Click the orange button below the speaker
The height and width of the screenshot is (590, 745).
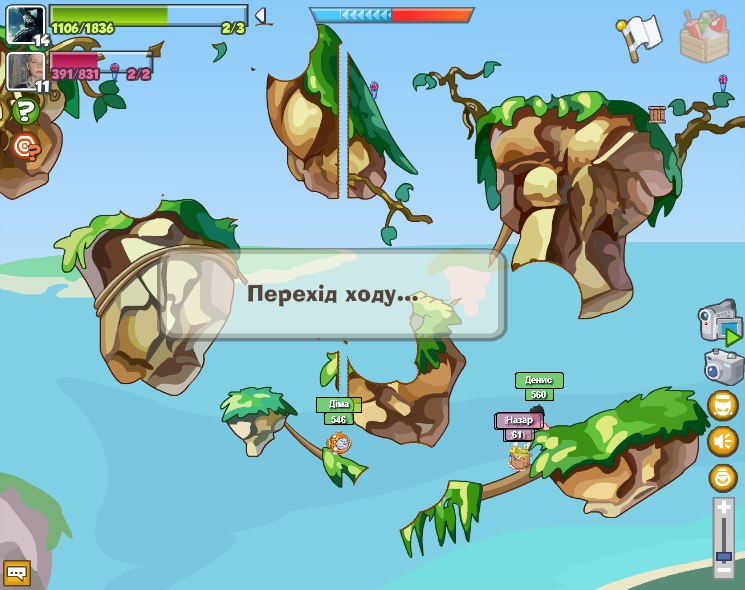pos(722,477)
